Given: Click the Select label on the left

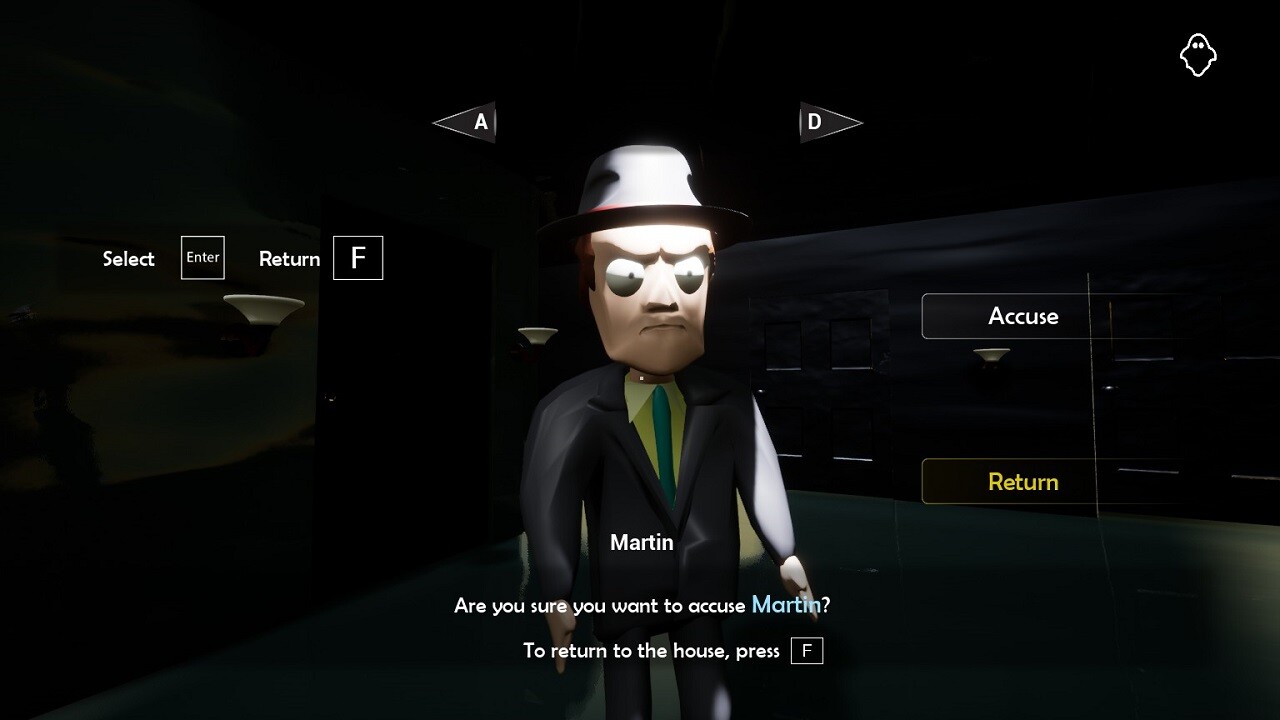Looking at the screenshot, I should click(128, 258).
